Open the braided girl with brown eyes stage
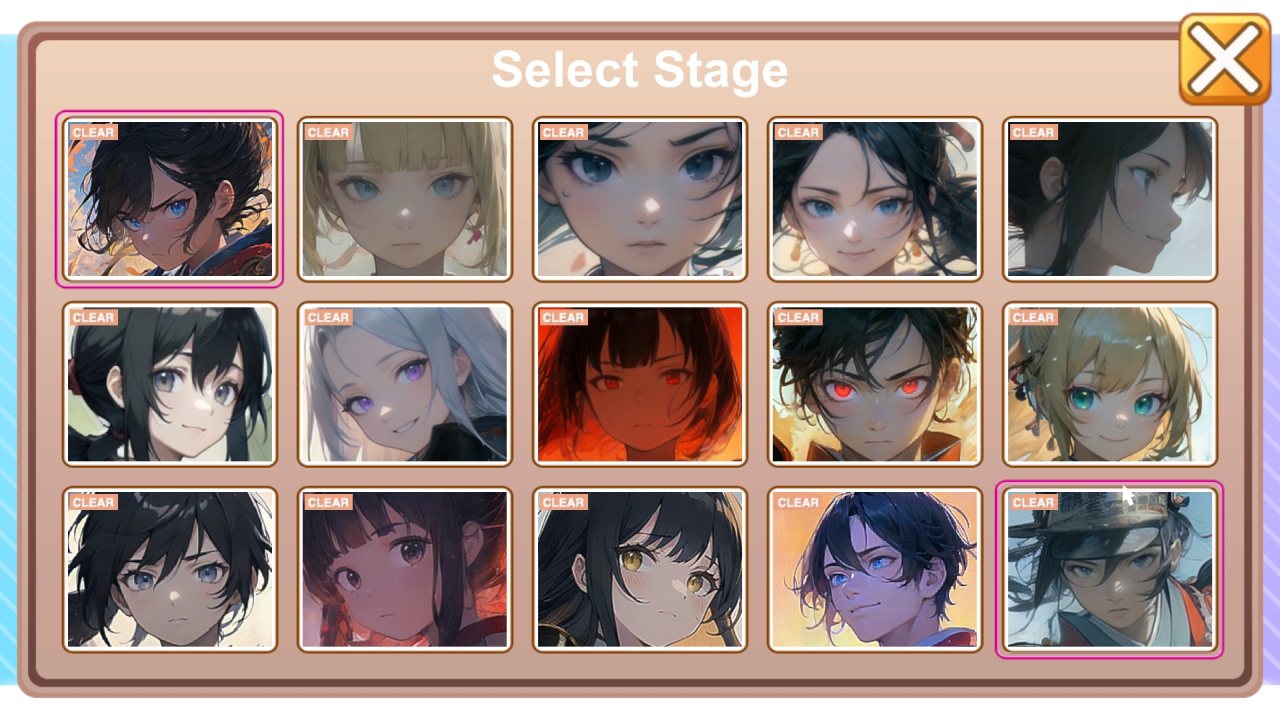The width and height of the screenshot is (1280, 720). [405, 568]
